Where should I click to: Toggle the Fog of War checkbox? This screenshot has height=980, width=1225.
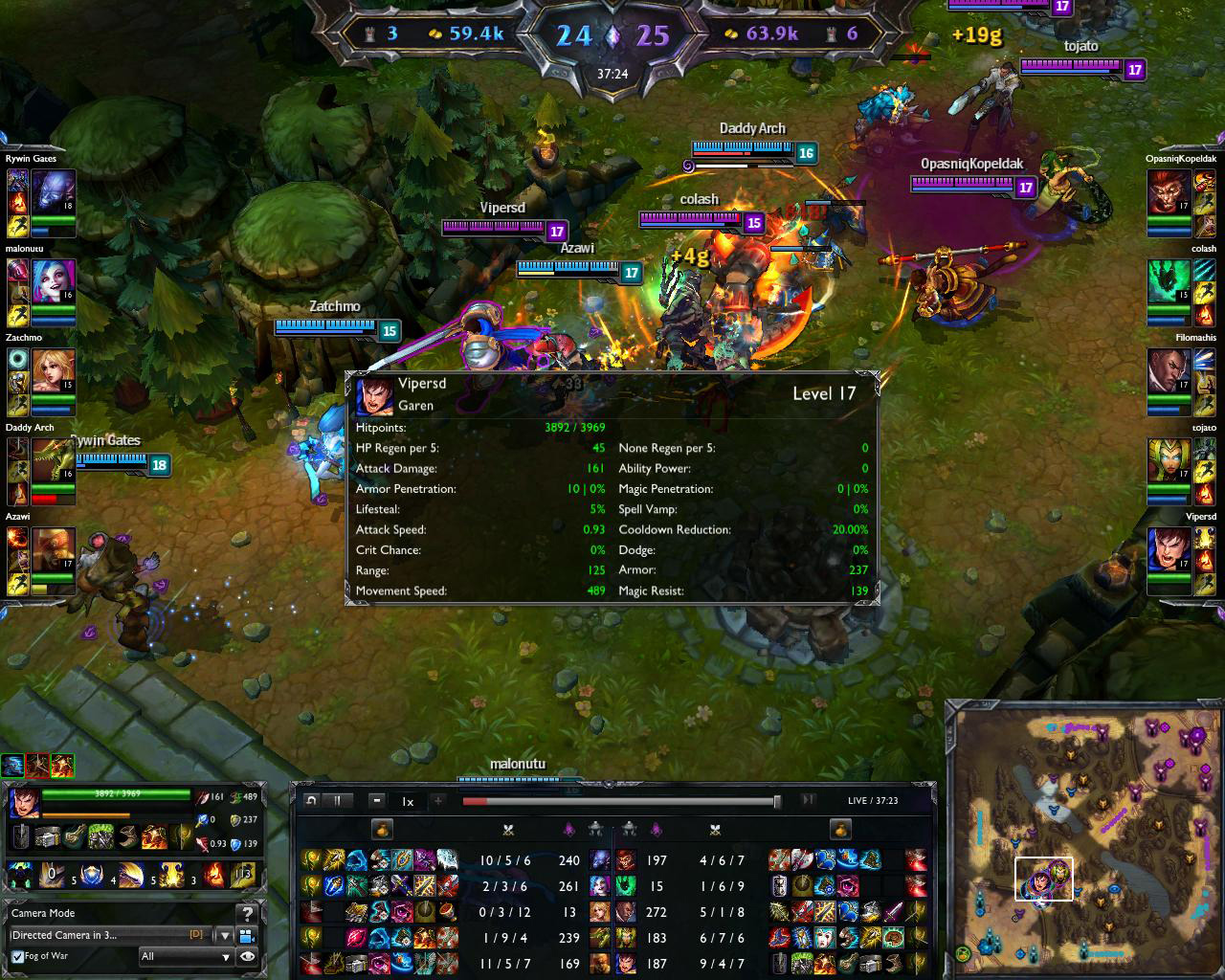pos(16,956)
